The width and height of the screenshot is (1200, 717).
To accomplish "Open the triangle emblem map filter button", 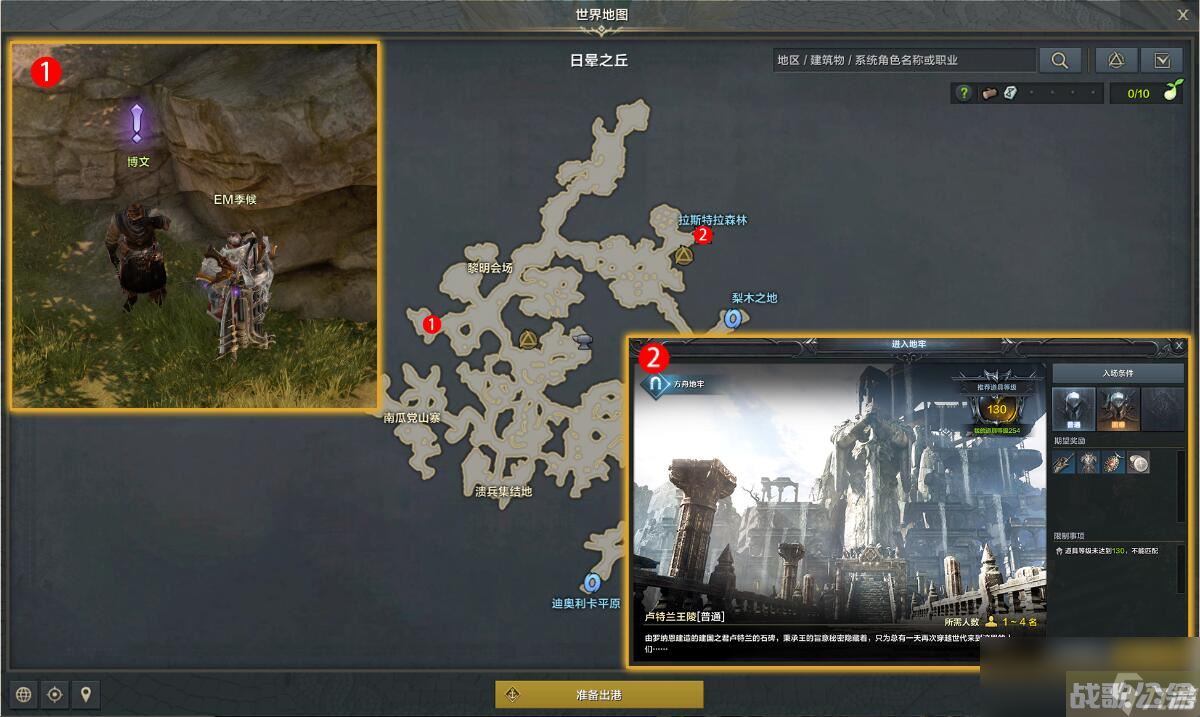I will [x=1116, y=60].
